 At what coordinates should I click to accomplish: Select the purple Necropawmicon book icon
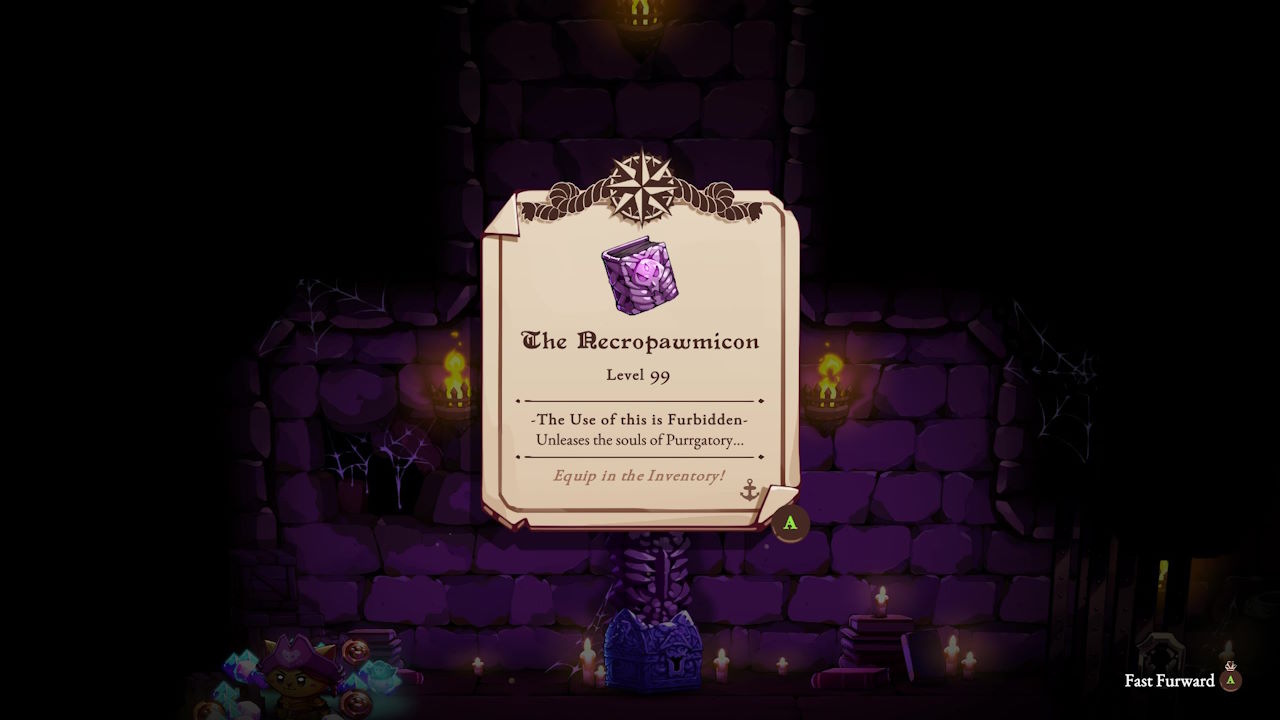[640, 275]
